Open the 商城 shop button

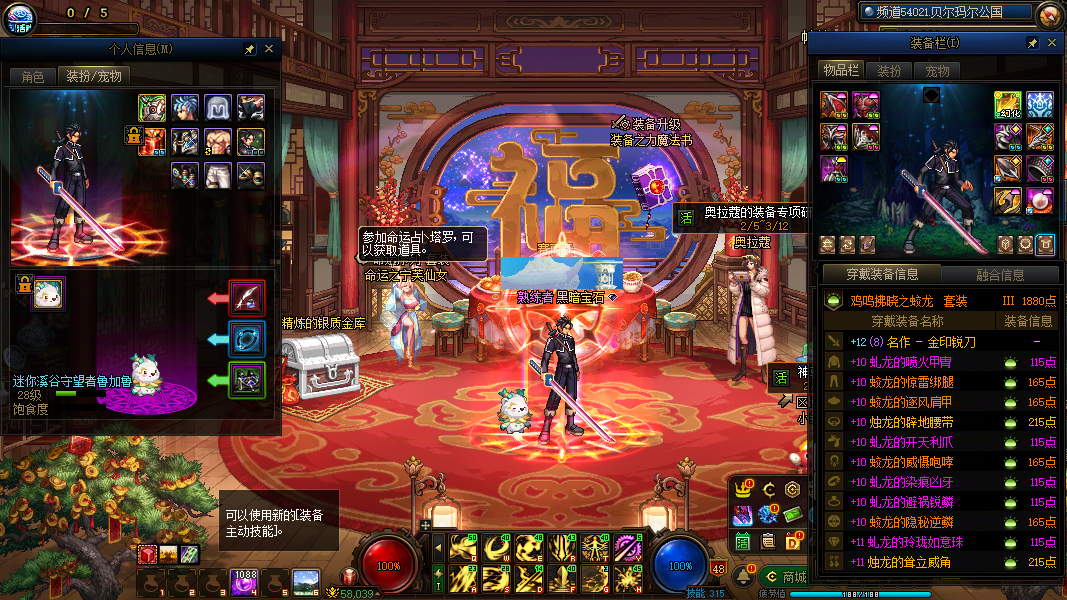783,577
